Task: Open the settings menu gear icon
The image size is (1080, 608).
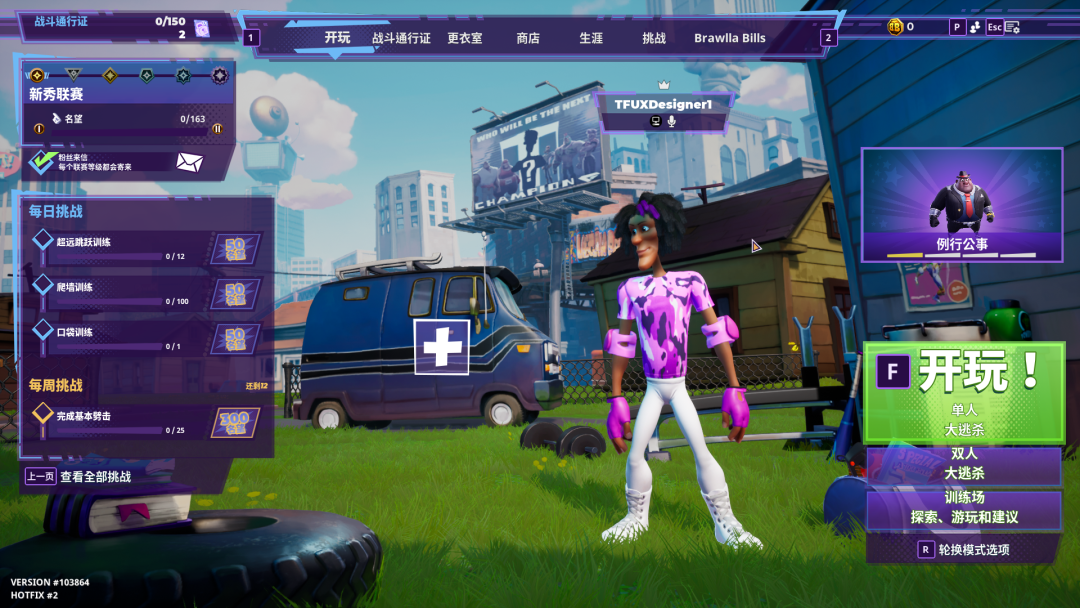Action: [1012, 27]
